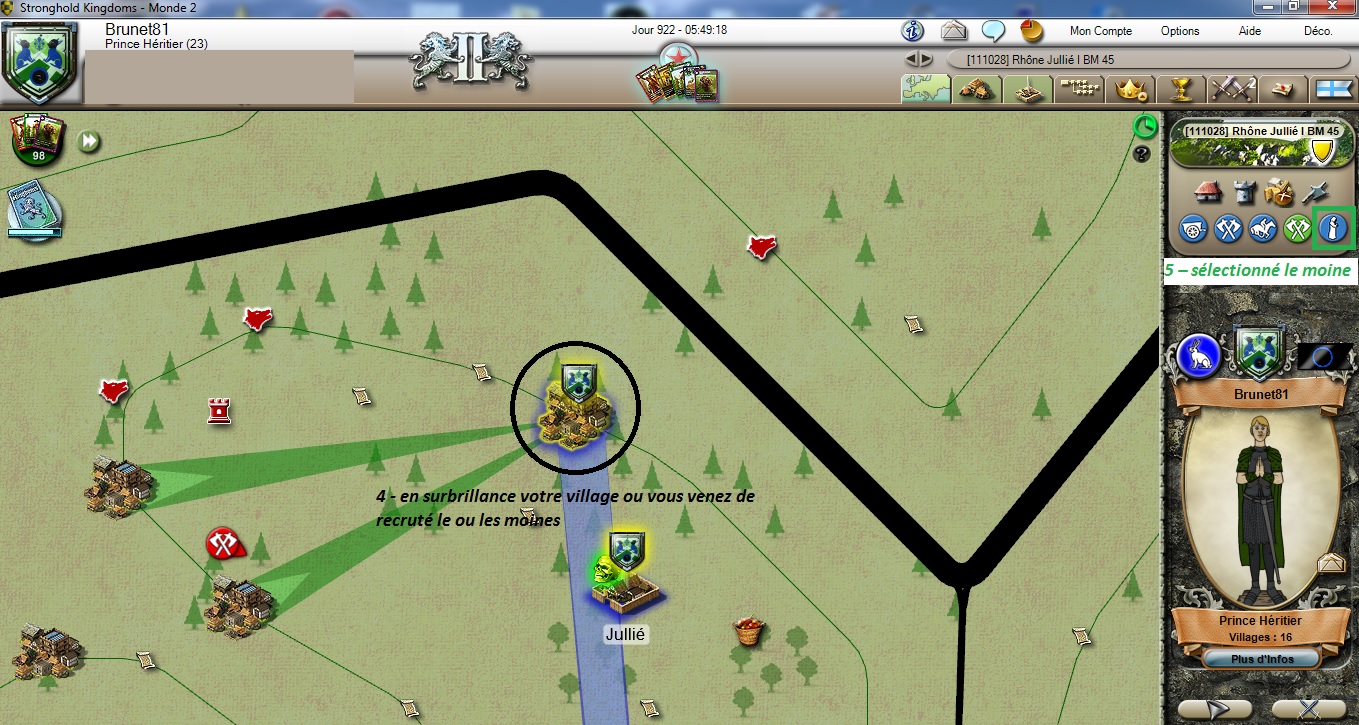Screen dimensions: 1359x725
Task: Open the research tree tab
Action: pos(1079,89)
